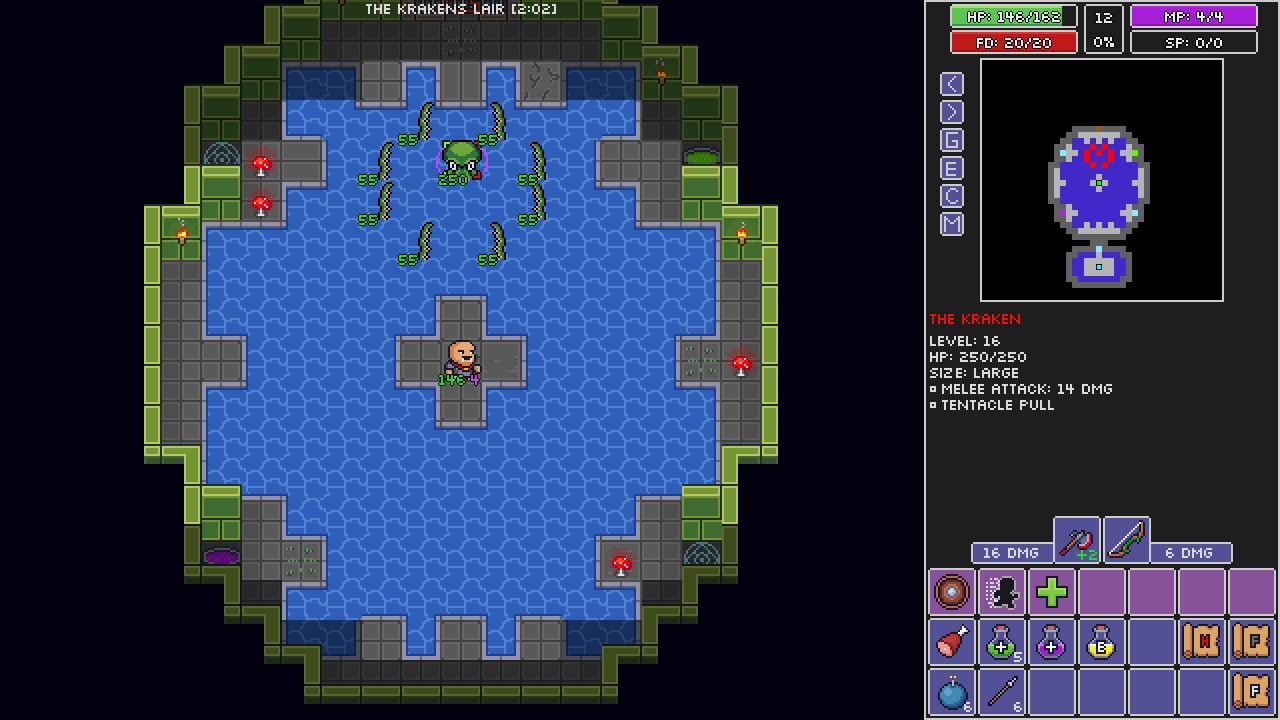This screenshot has height=720, width=1280.
Task: Click the right arrow button beside the minimap
Action: coord(952,112)
